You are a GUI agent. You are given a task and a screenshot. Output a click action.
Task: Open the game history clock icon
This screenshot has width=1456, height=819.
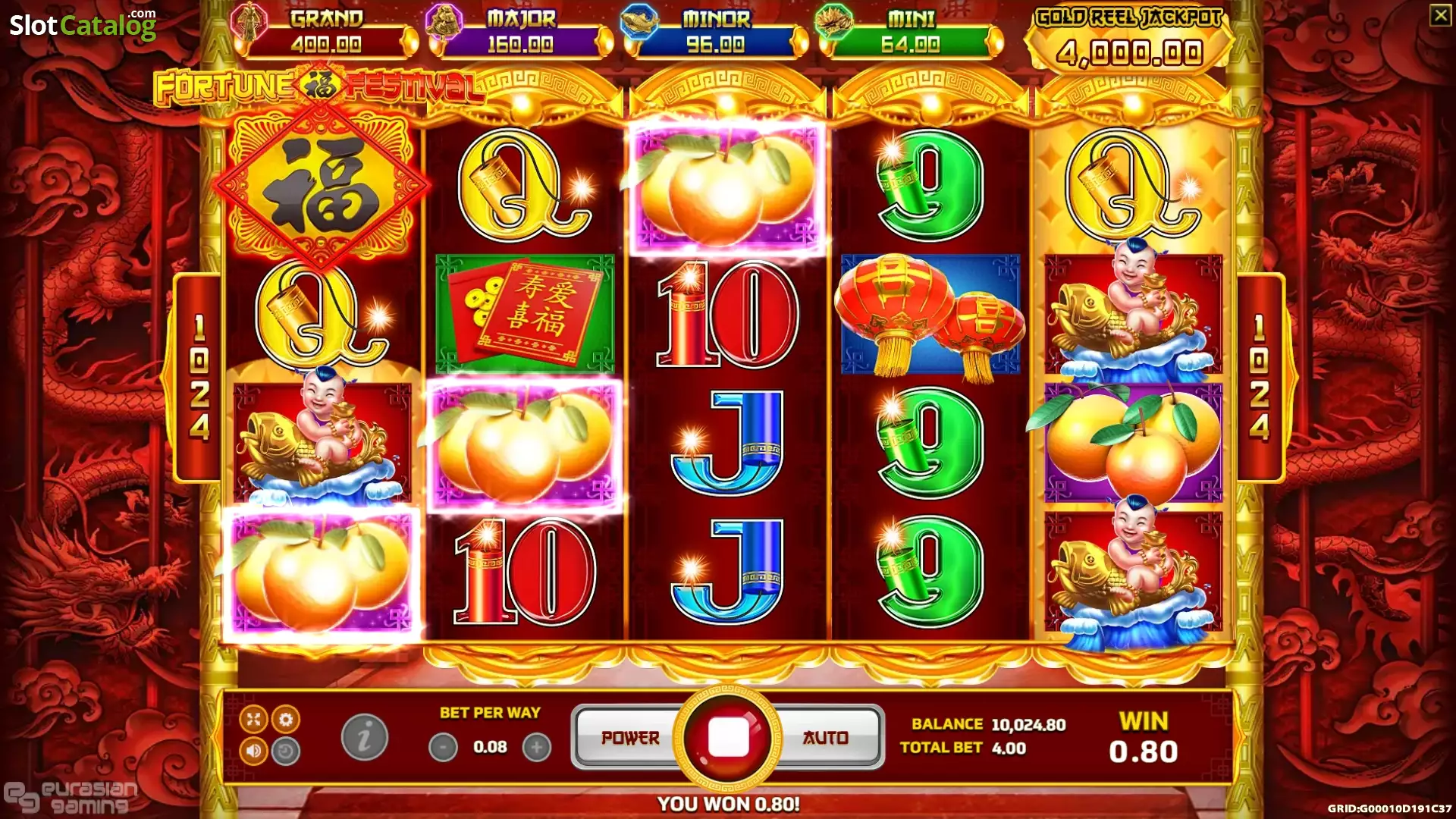coord(286,752)
